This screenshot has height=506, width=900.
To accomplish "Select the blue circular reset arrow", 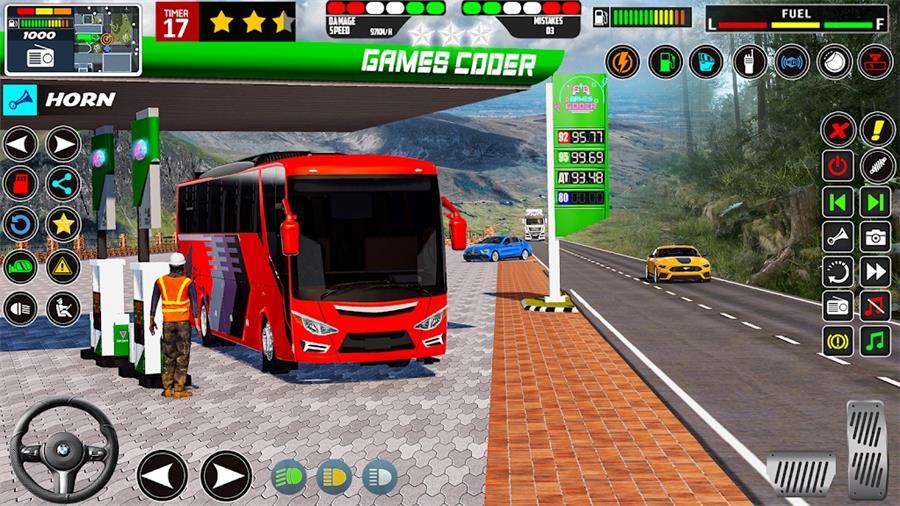I will point(20,224).
